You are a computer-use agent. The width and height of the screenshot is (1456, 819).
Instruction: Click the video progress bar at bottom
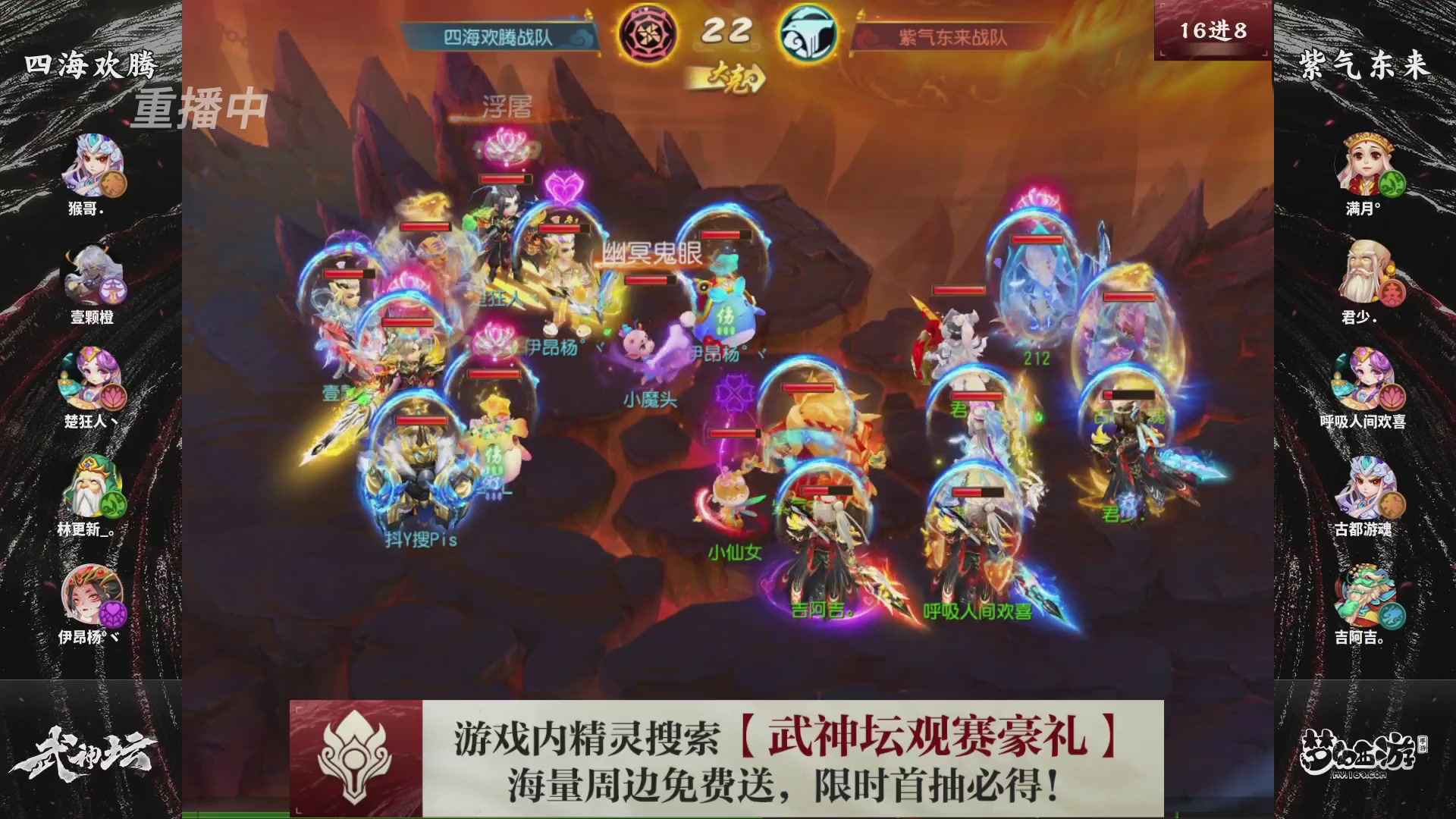tap(728, 815)
